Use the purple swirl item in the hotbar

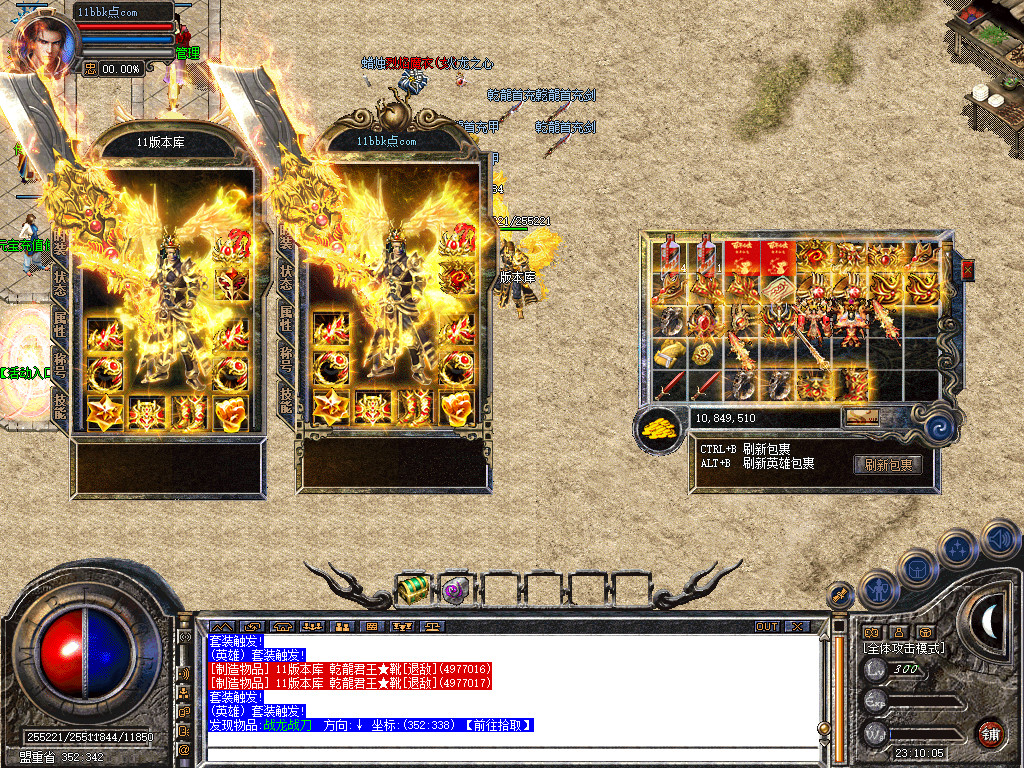[455, 589]
